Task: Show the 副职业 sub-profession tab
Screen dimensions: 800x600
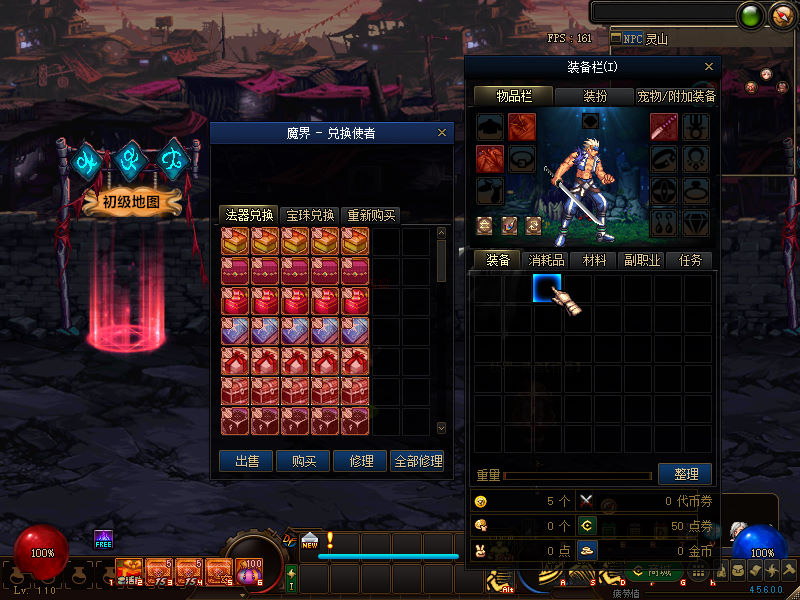Action: click(x=642, y=260)
